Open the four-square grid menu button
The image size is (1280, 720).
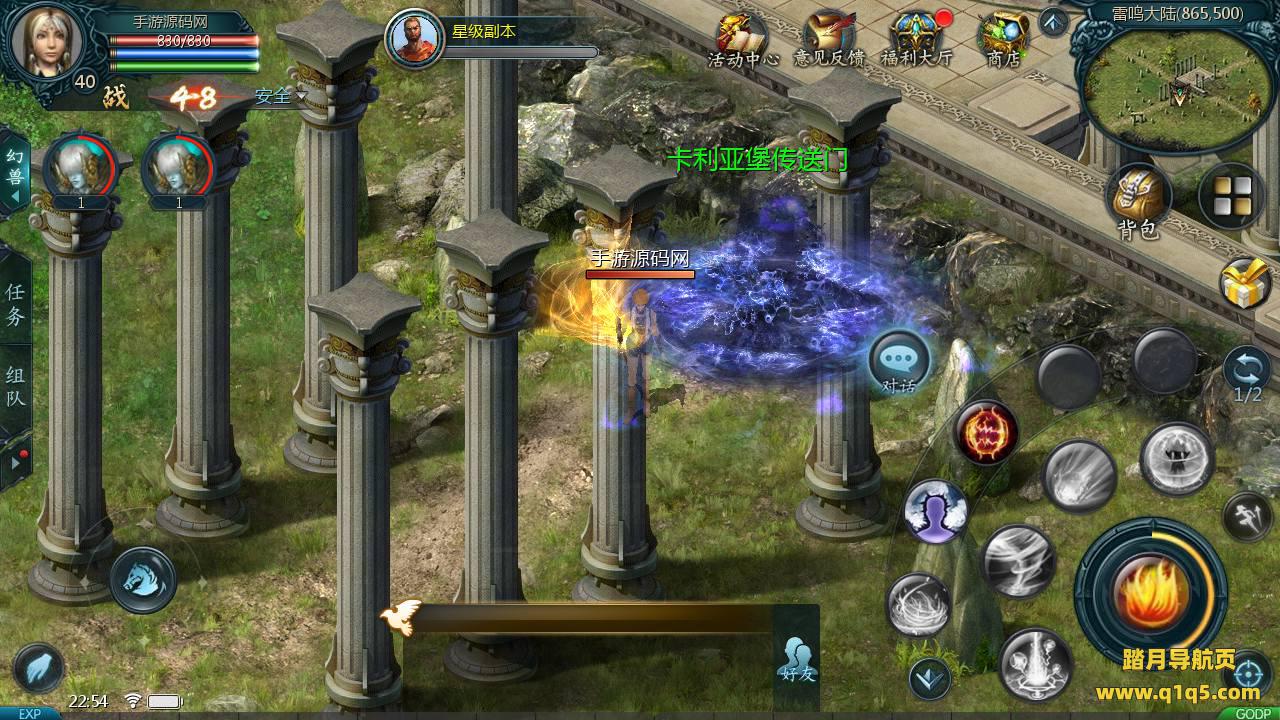coord(1231,196)
